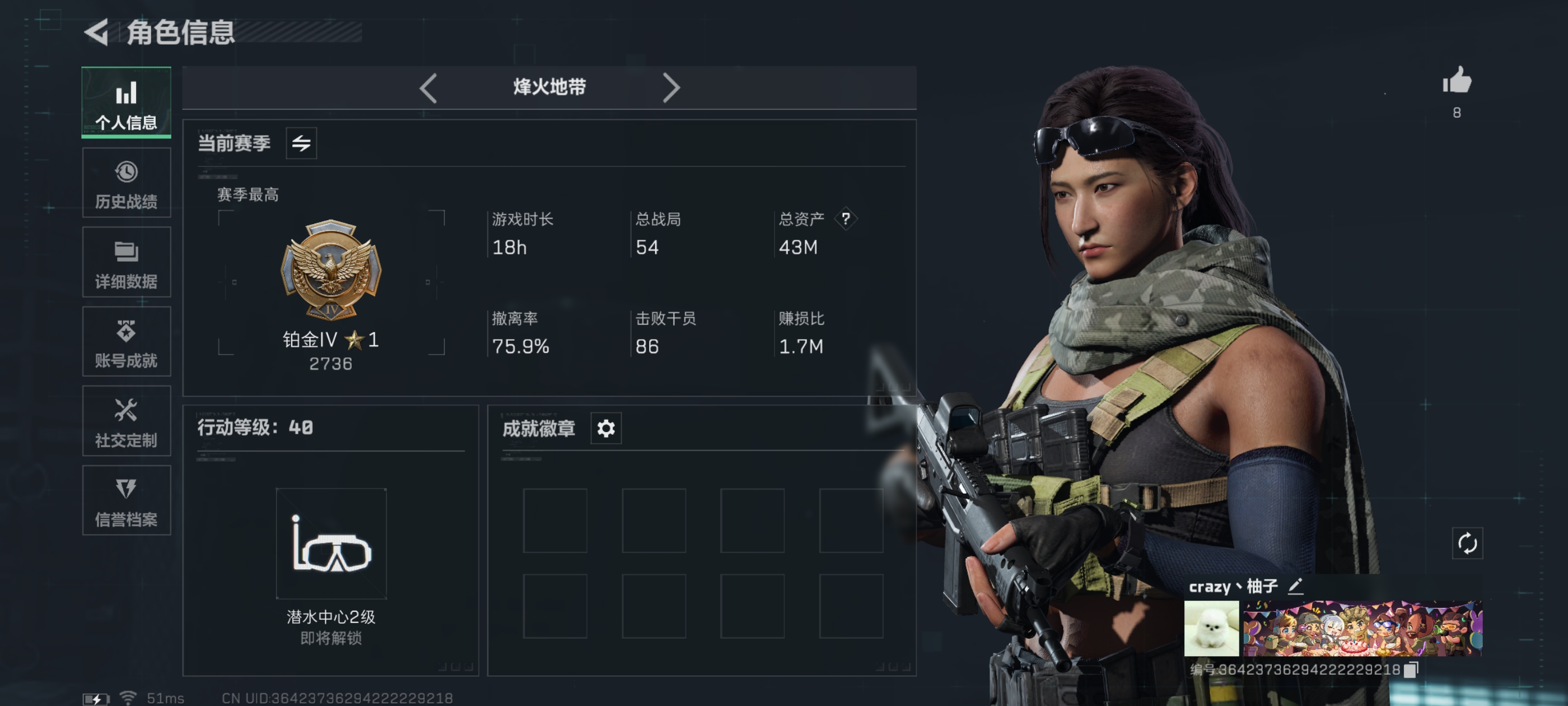The image size is (1568, 706).
Task: Open 社交定制 customization
Action: pos(126,421)
